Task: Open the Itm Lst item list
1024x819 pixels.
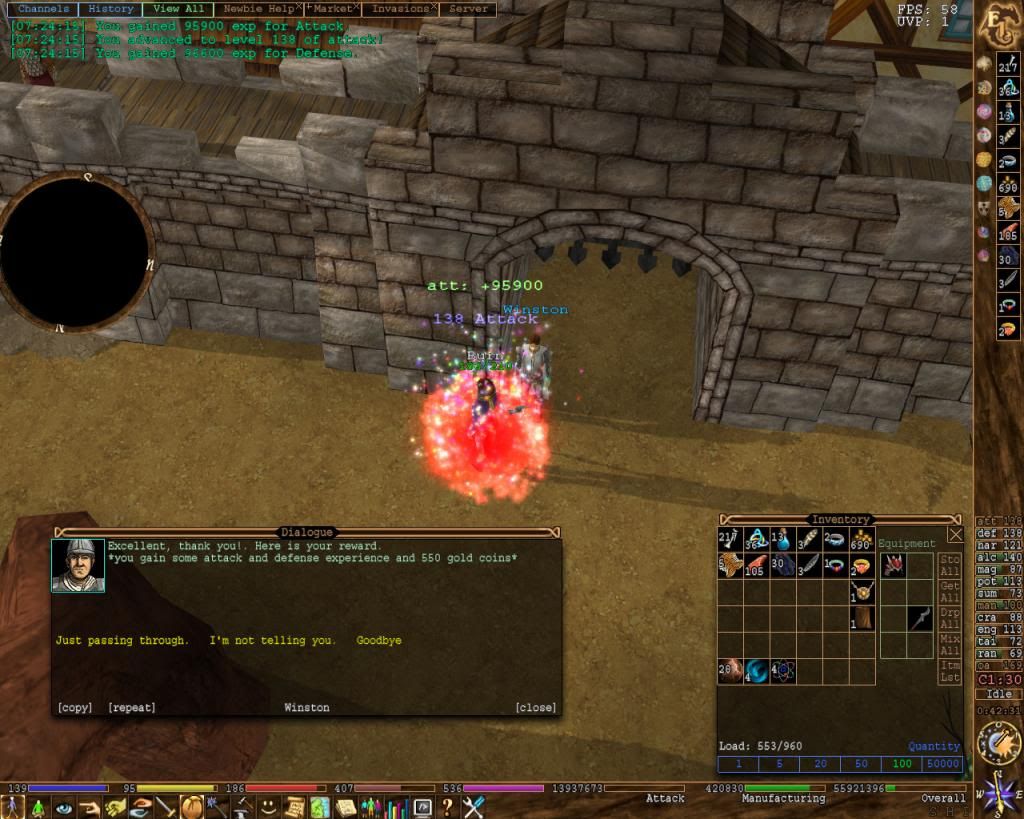Action: coord(950,671)
